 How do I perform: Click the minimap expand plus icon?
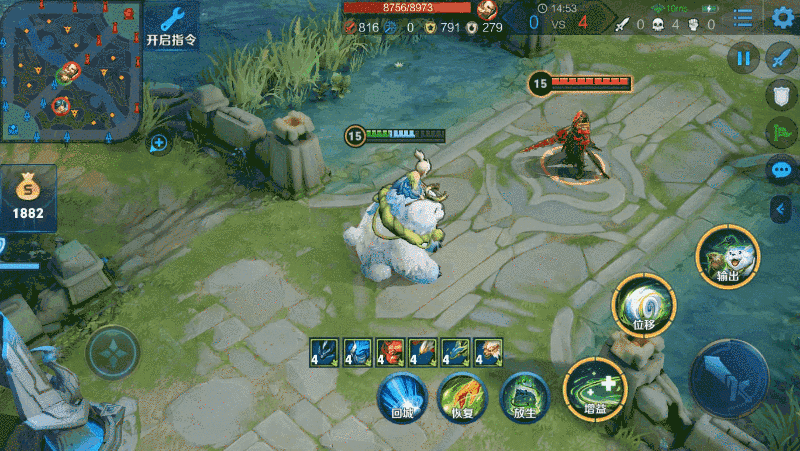pos(158,143)
